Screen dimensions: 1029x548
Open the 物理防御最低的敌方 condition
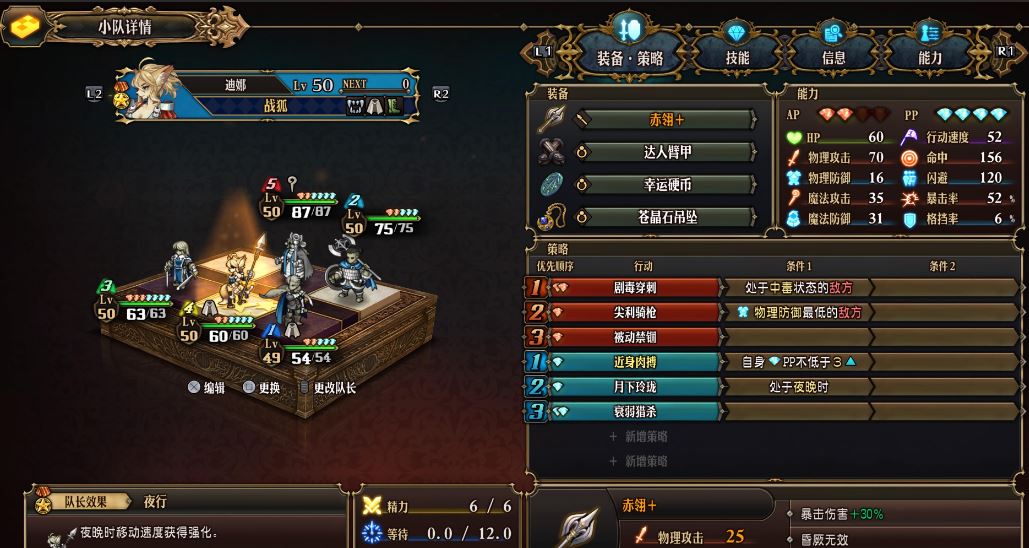coord(797,312)
